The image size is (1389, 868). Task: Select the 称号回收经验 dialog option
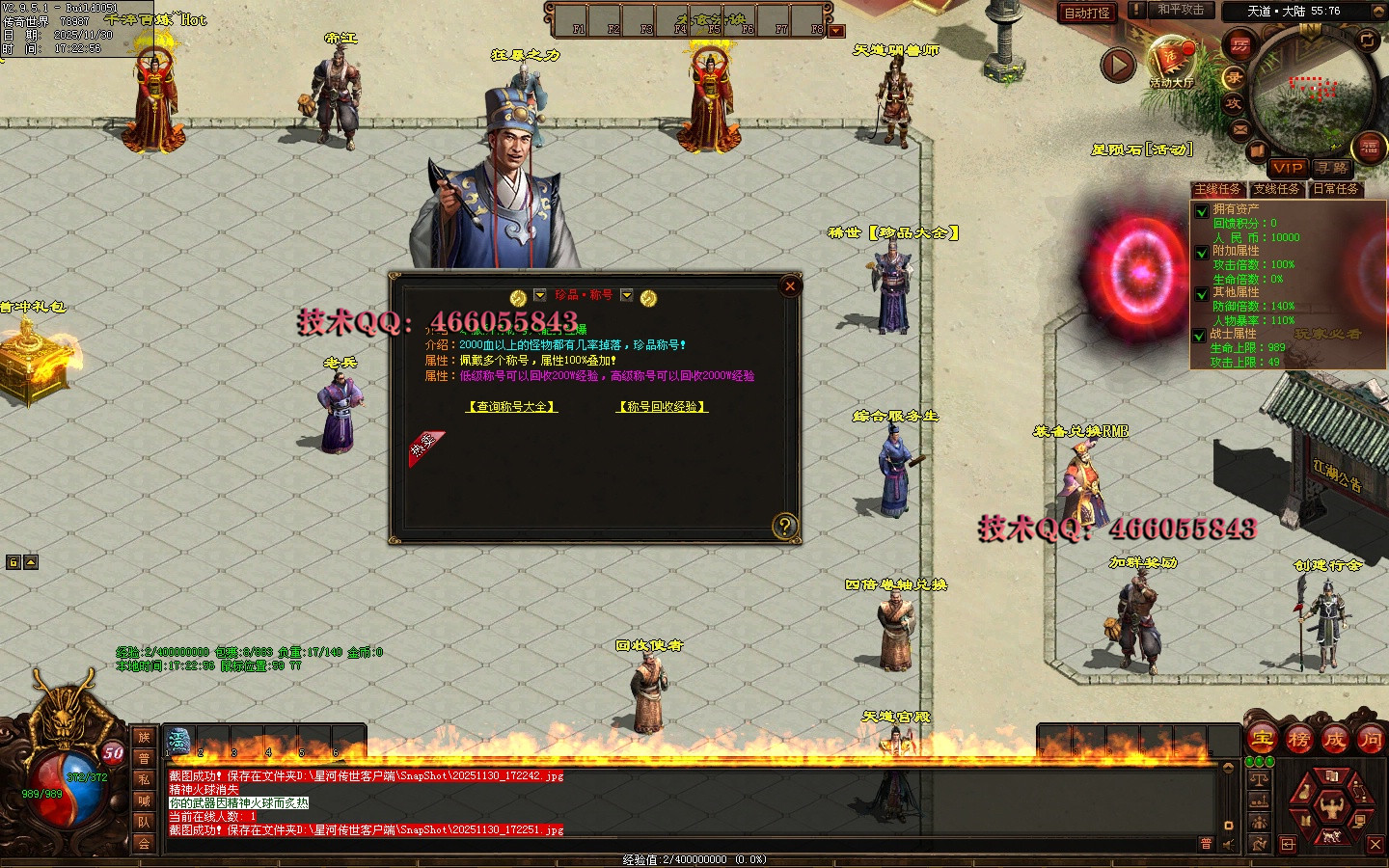(x=663, y=407)
